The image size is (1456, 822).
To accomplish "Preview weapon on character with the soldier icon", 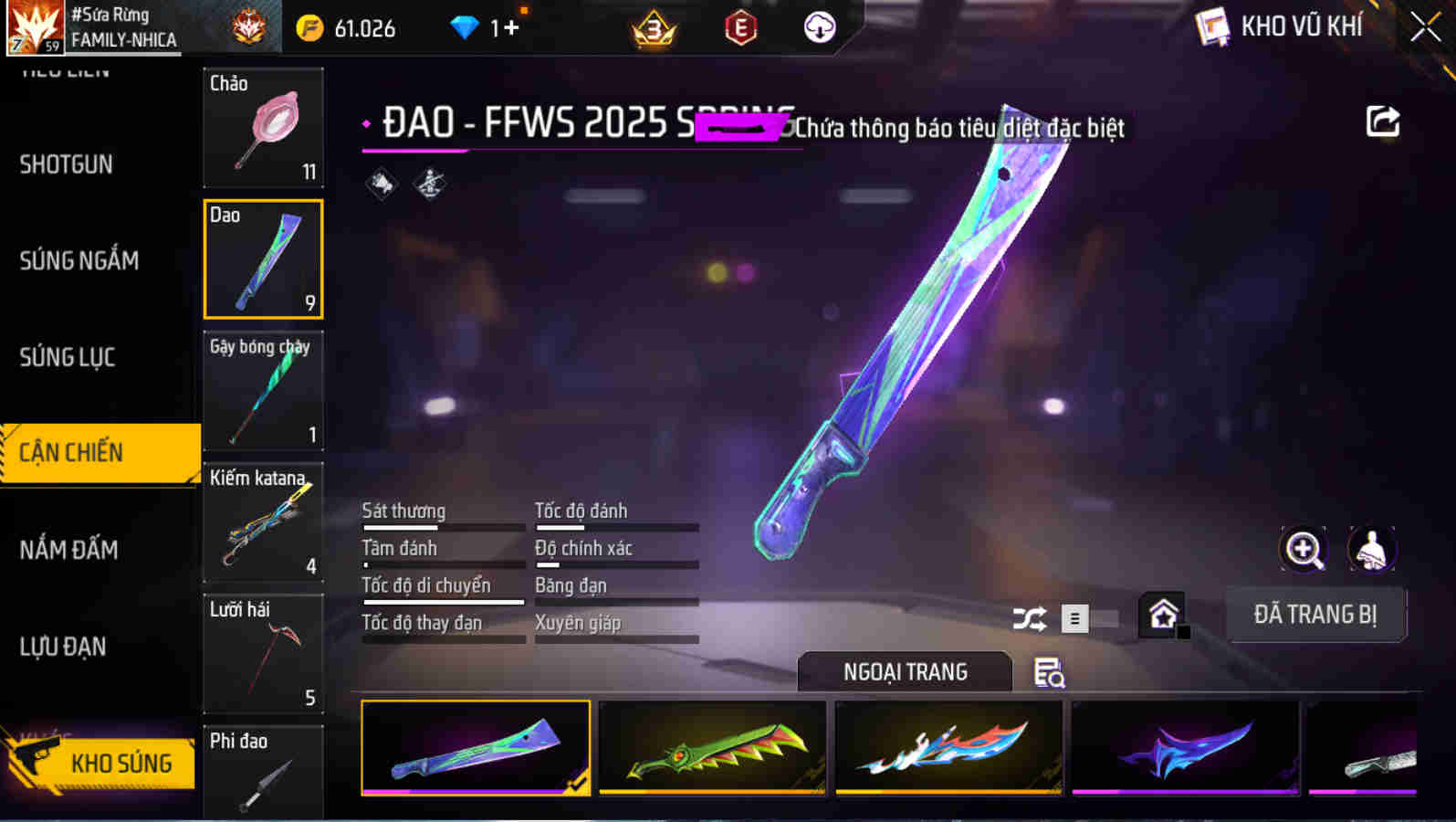I will (1371, 551).
